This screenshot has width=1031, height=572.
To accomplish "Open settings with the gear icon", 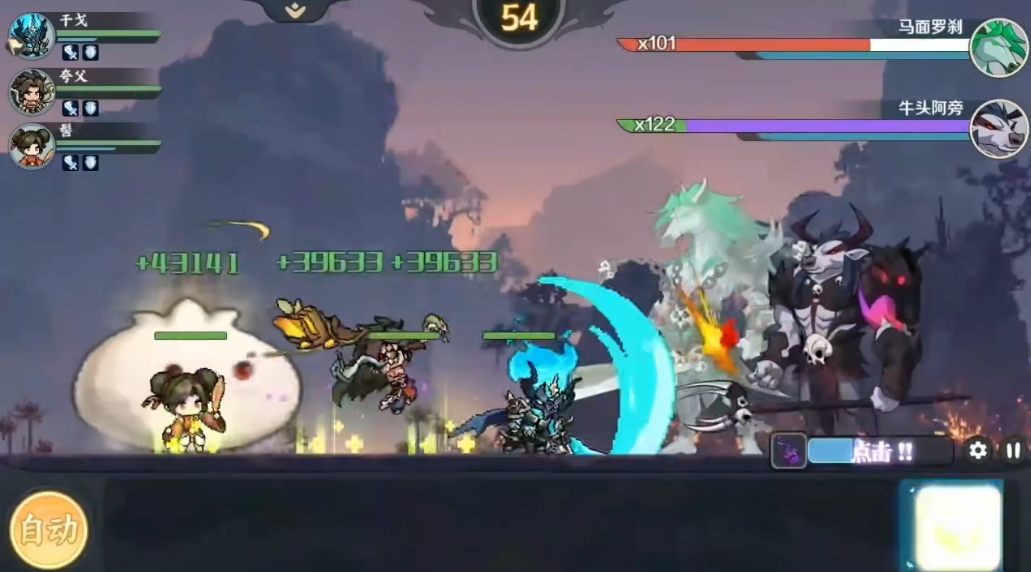I will [x=978, y=451].
